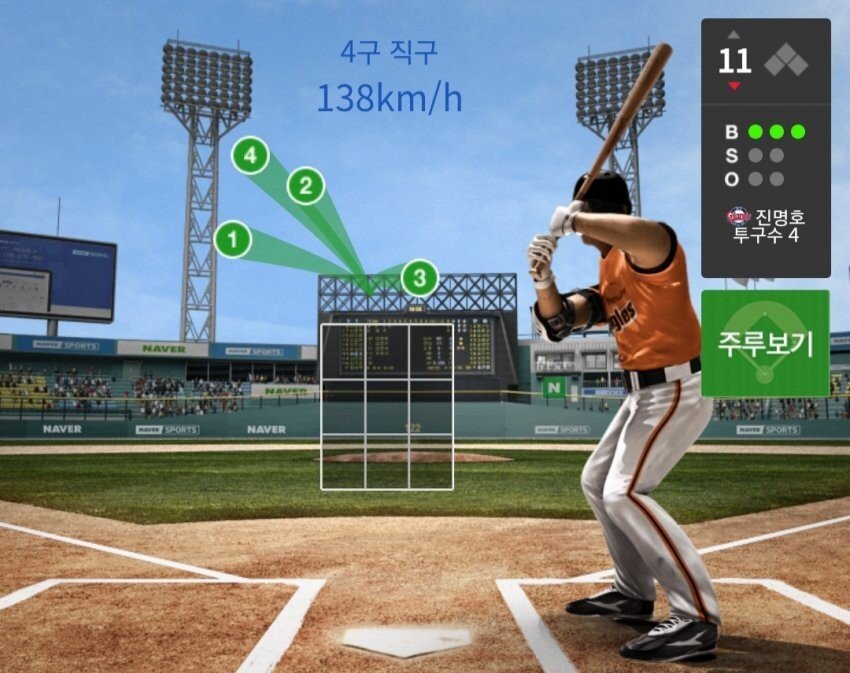850x673 pixels.
Task: Select pitch marker number 4
Action: pos(250,156)
